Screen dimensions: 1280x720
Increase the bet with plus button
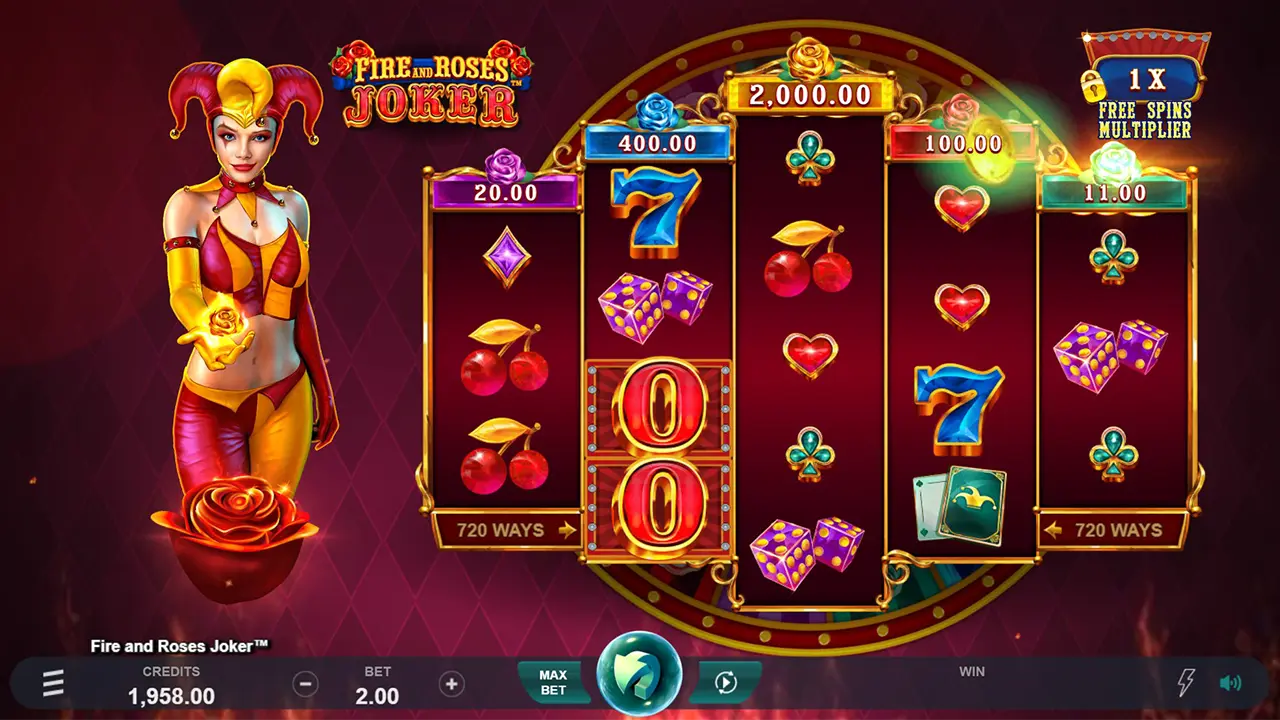click(x=452, y=684)
